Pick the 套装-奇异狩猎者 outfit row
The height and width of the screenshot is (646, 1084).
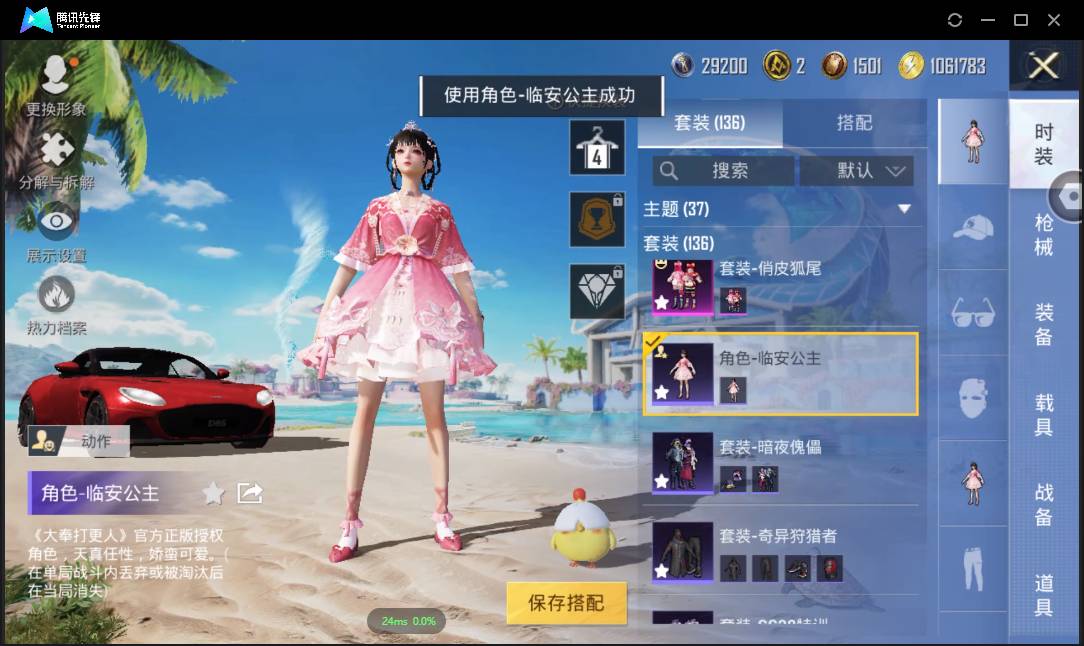[x=780, y=552]
